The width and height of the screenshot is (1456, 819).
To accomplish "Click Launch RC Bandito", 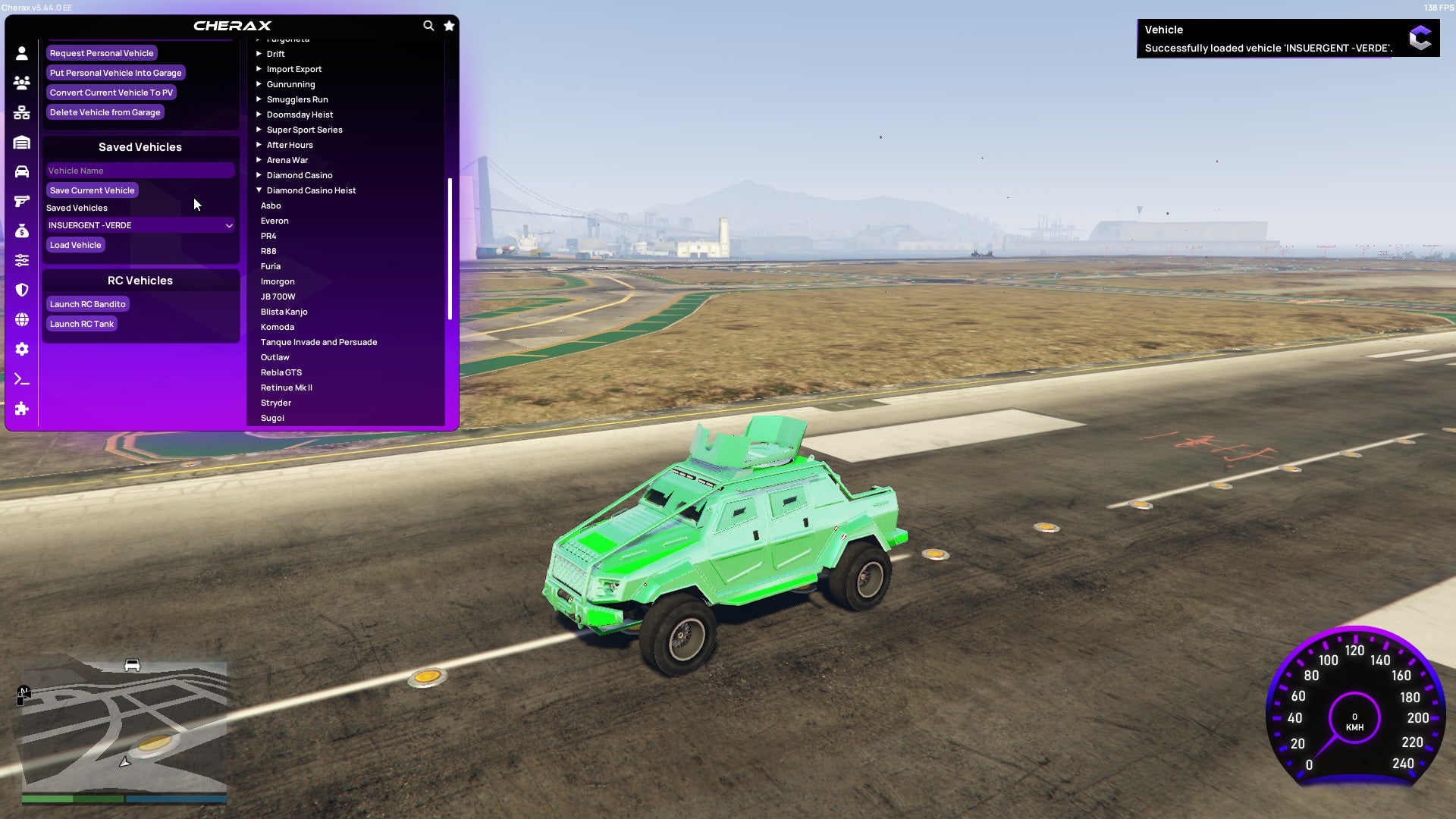I will coord(87,303).
